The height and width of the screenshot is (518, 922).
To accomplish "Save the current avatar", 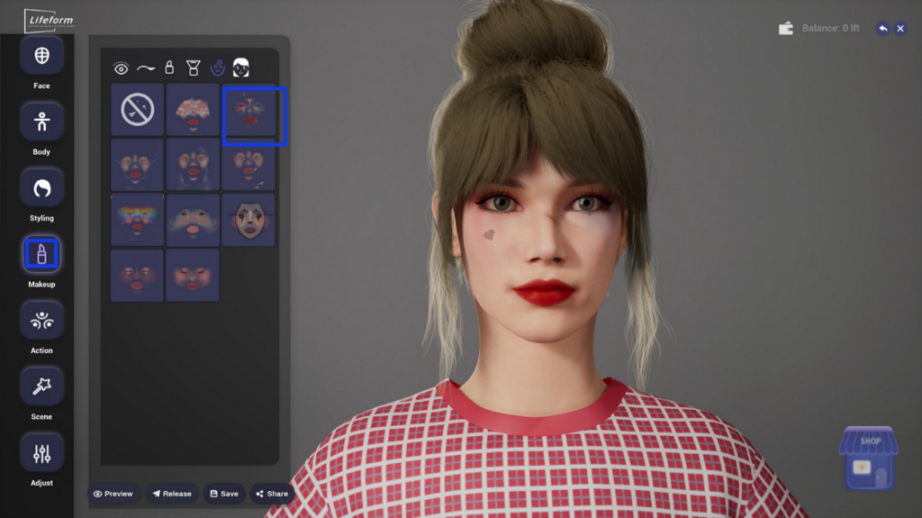I will pyautogui.click(x=224, y=494).
